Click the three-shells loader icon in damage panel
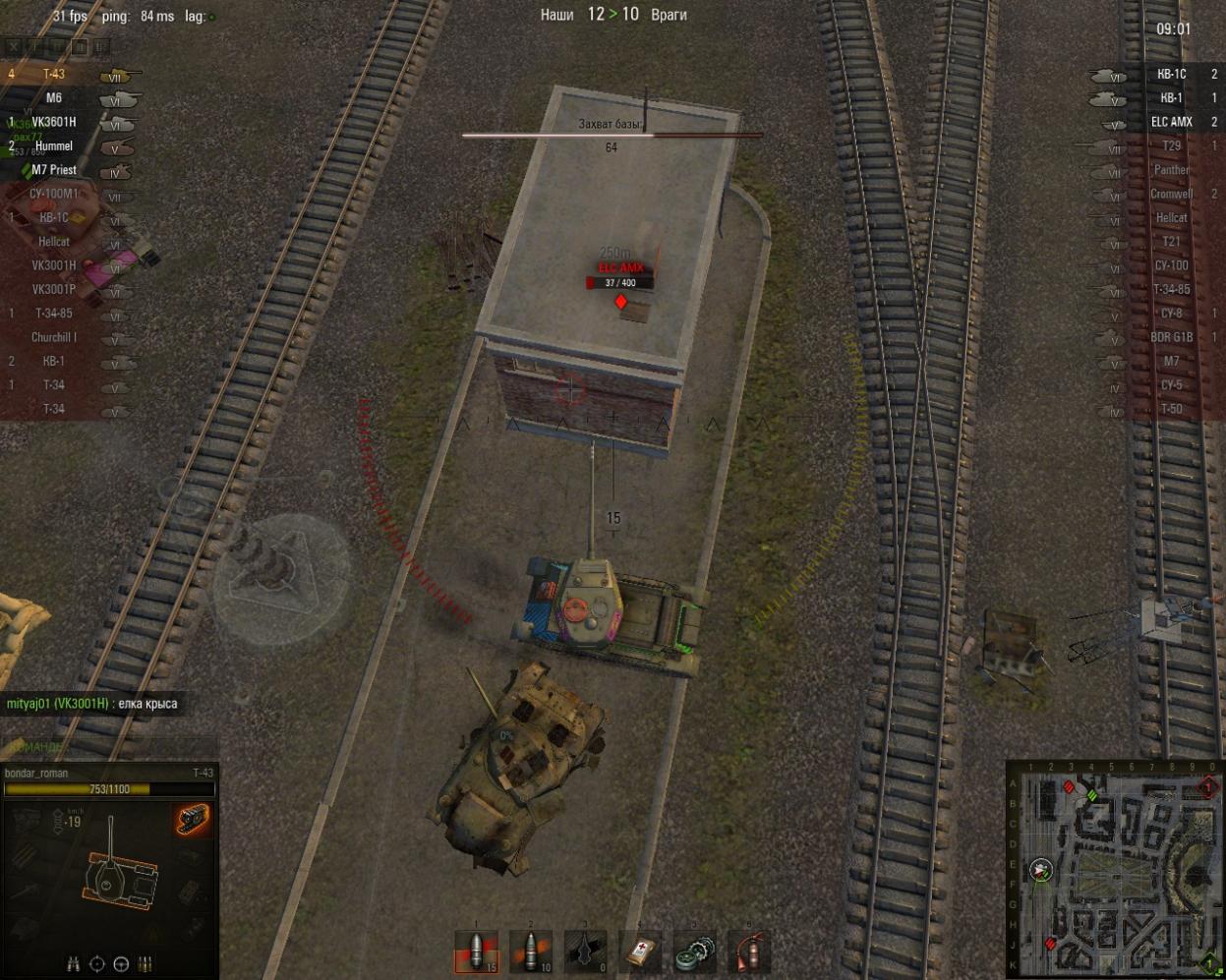Screen dimensions: 1226x980 pyautogui.click(x=146, y=964)
